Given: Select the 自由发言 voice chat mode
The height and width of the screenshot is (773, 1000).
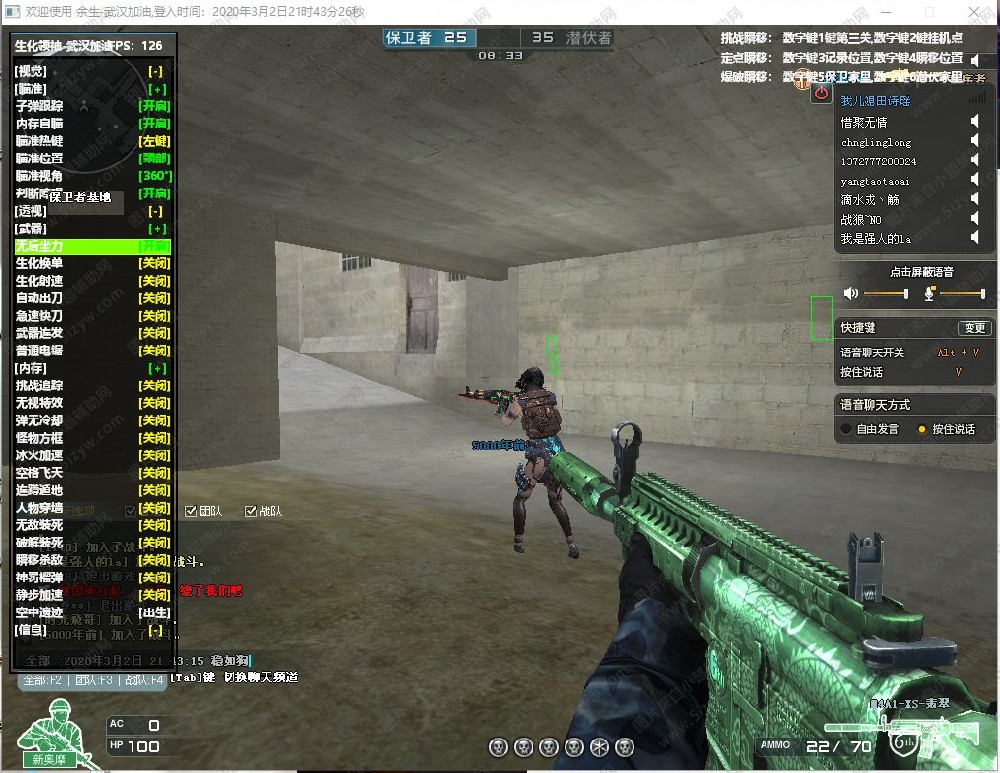Looking at the screenshot, I should click(x=846, y=429).
